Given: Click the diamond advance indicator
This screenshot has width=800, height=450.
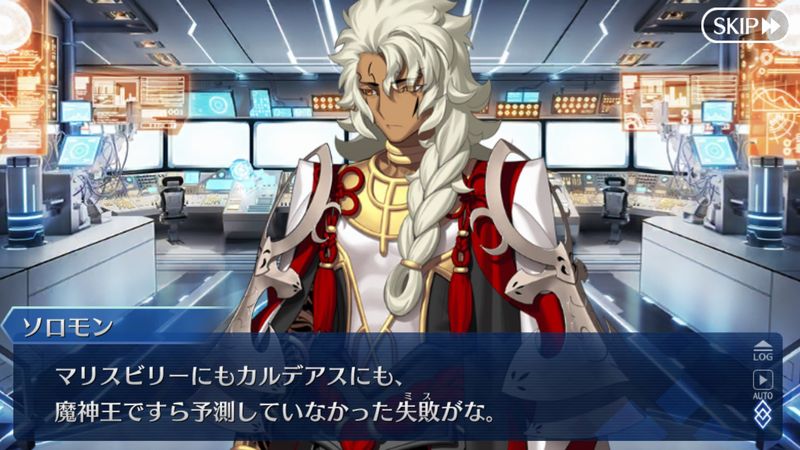Looking at the screenshot, I should [x=764, y=413].
